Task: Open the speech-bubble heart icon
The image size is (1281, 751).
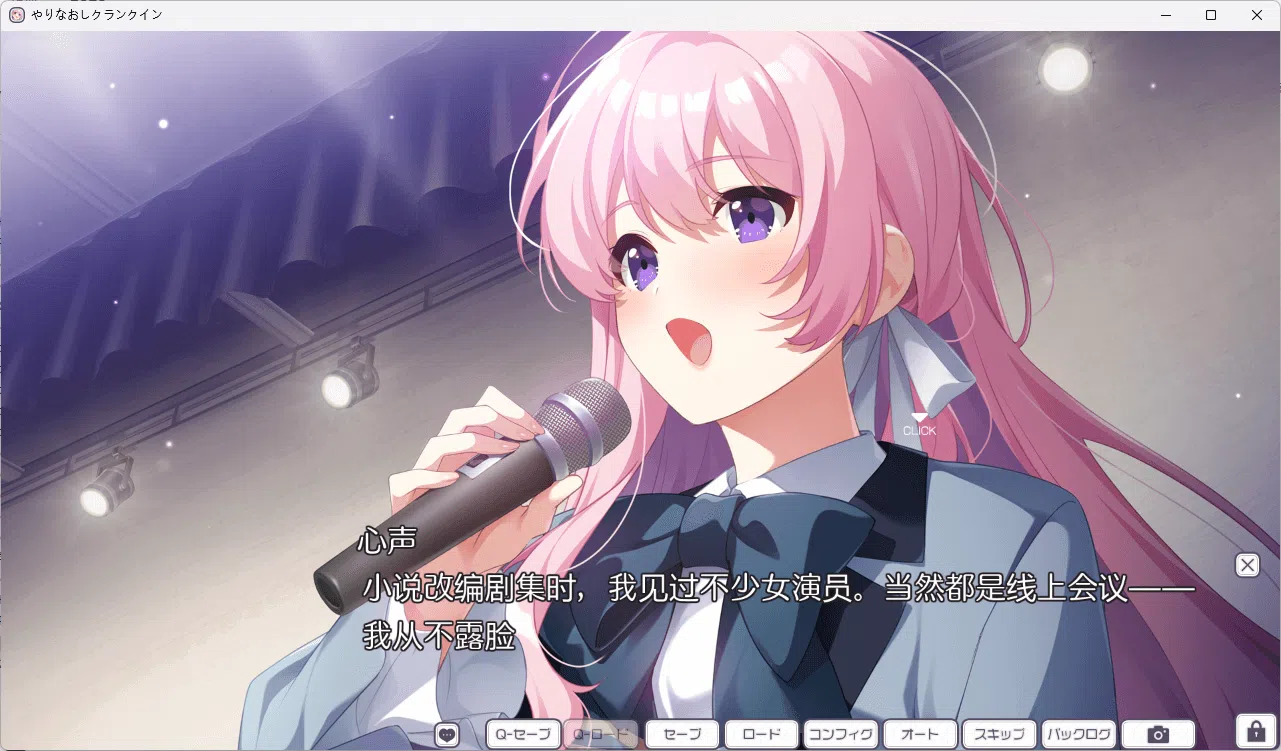Action: click(x=447, y=733)
